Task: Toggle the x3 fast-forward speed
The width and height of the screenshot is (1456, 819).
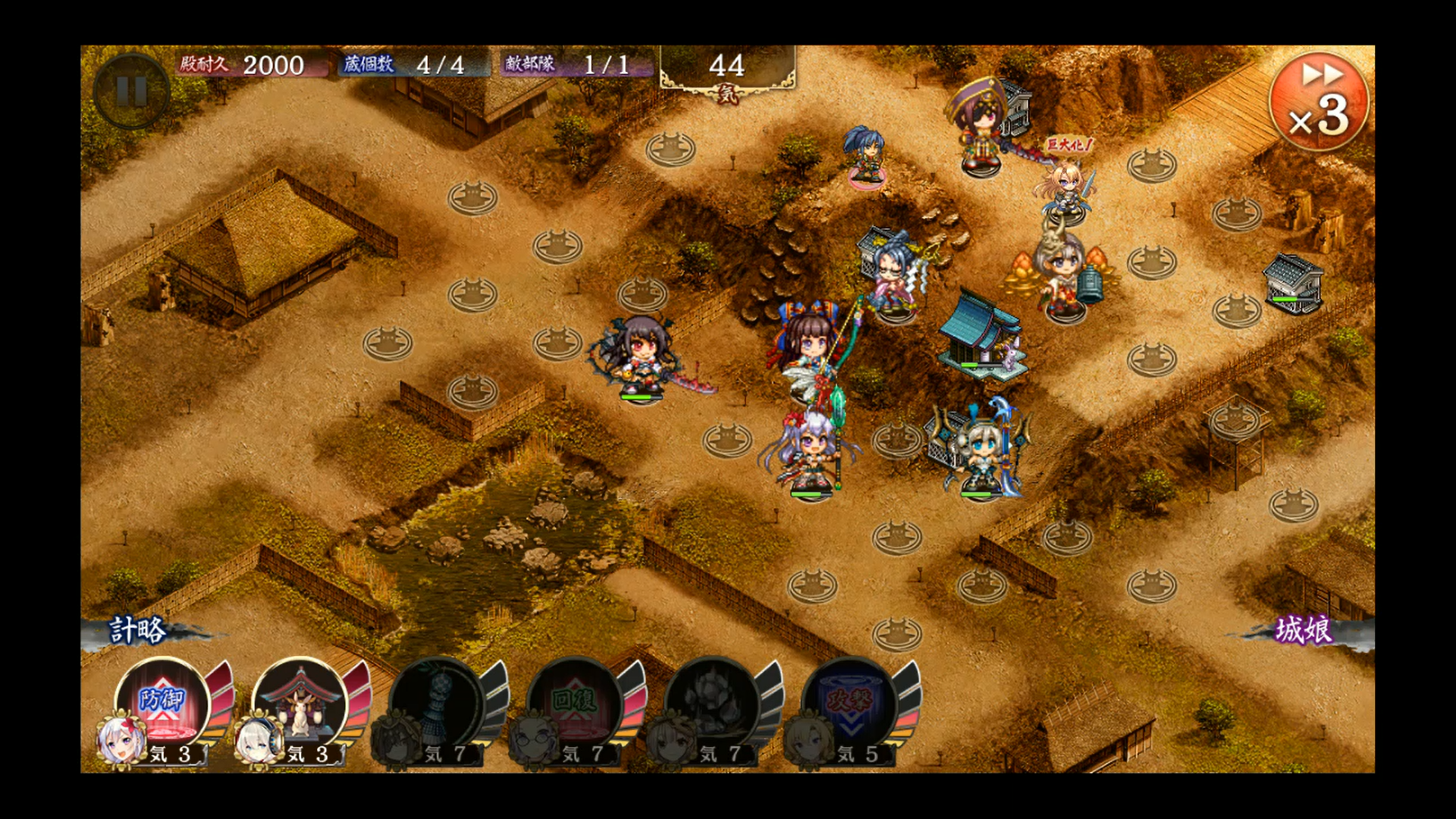Action: pyautogui.click(x=1319, y=101)
